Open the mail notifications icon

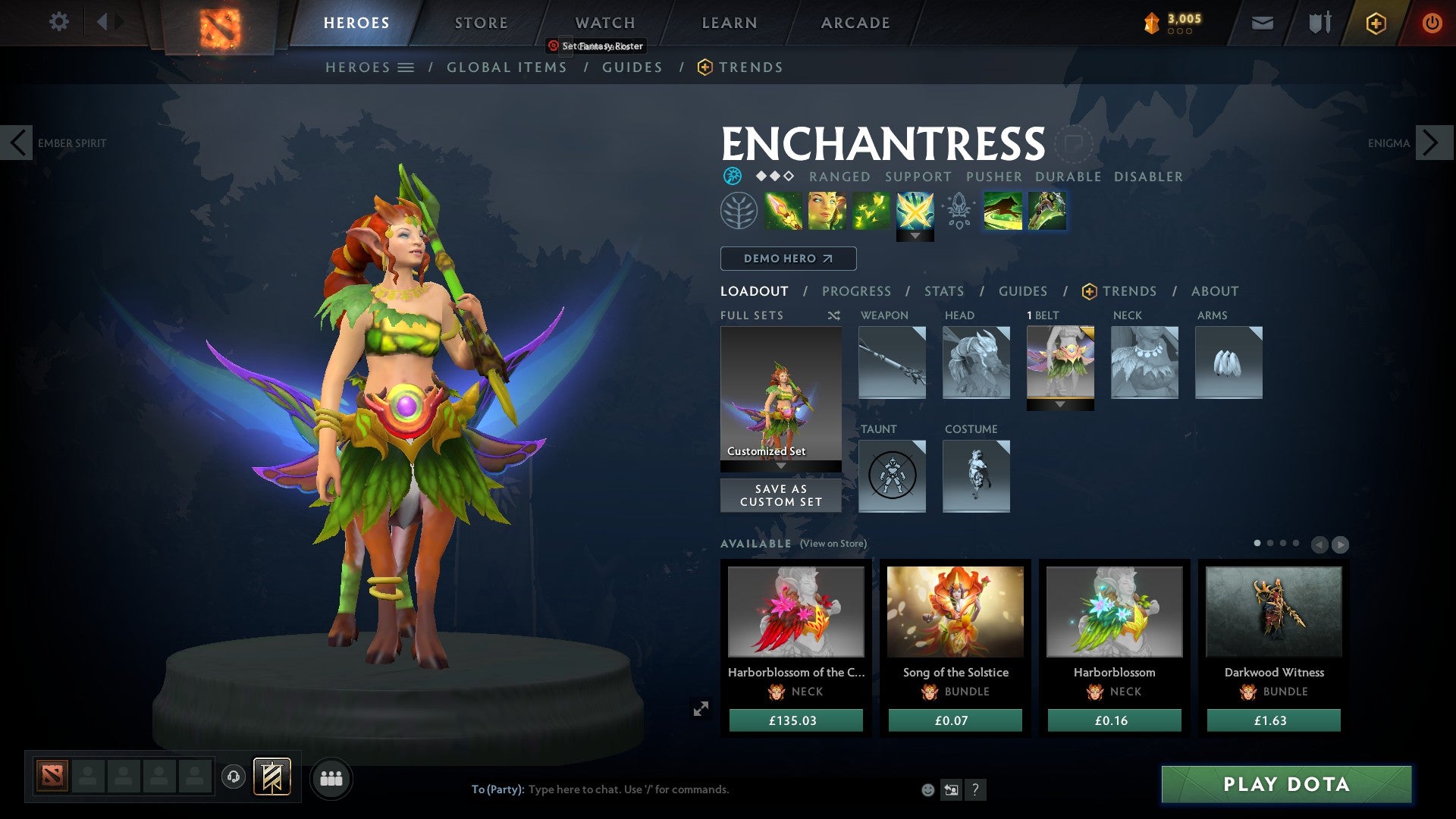click(x=1262, y=23)
